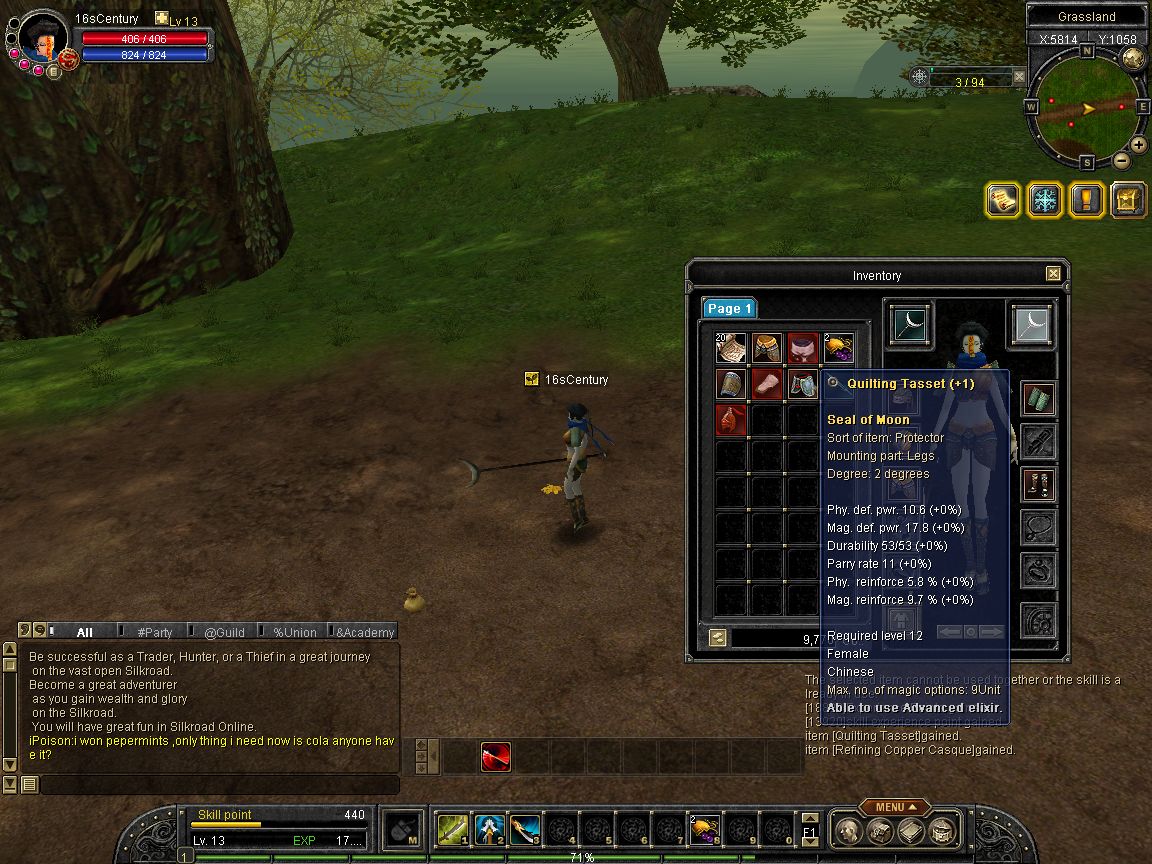
Task: Select the red helmet item in inventory
Action: pos(803,348)
